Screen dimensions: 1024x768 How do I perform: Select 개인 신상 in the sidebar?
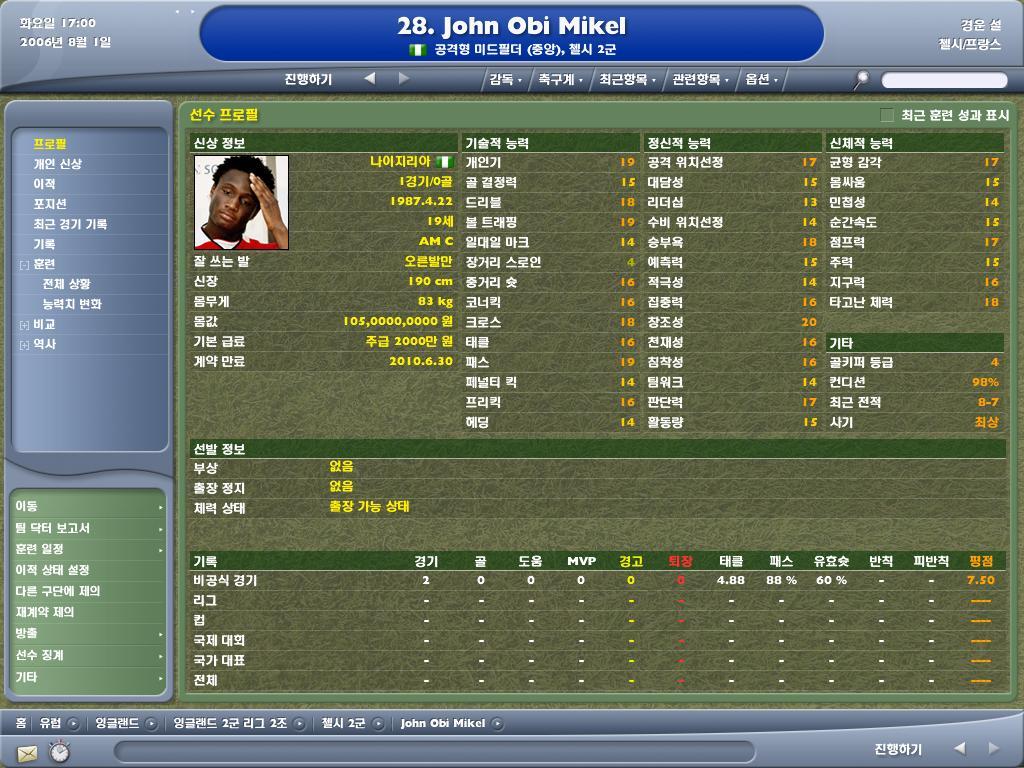point(58,164)
